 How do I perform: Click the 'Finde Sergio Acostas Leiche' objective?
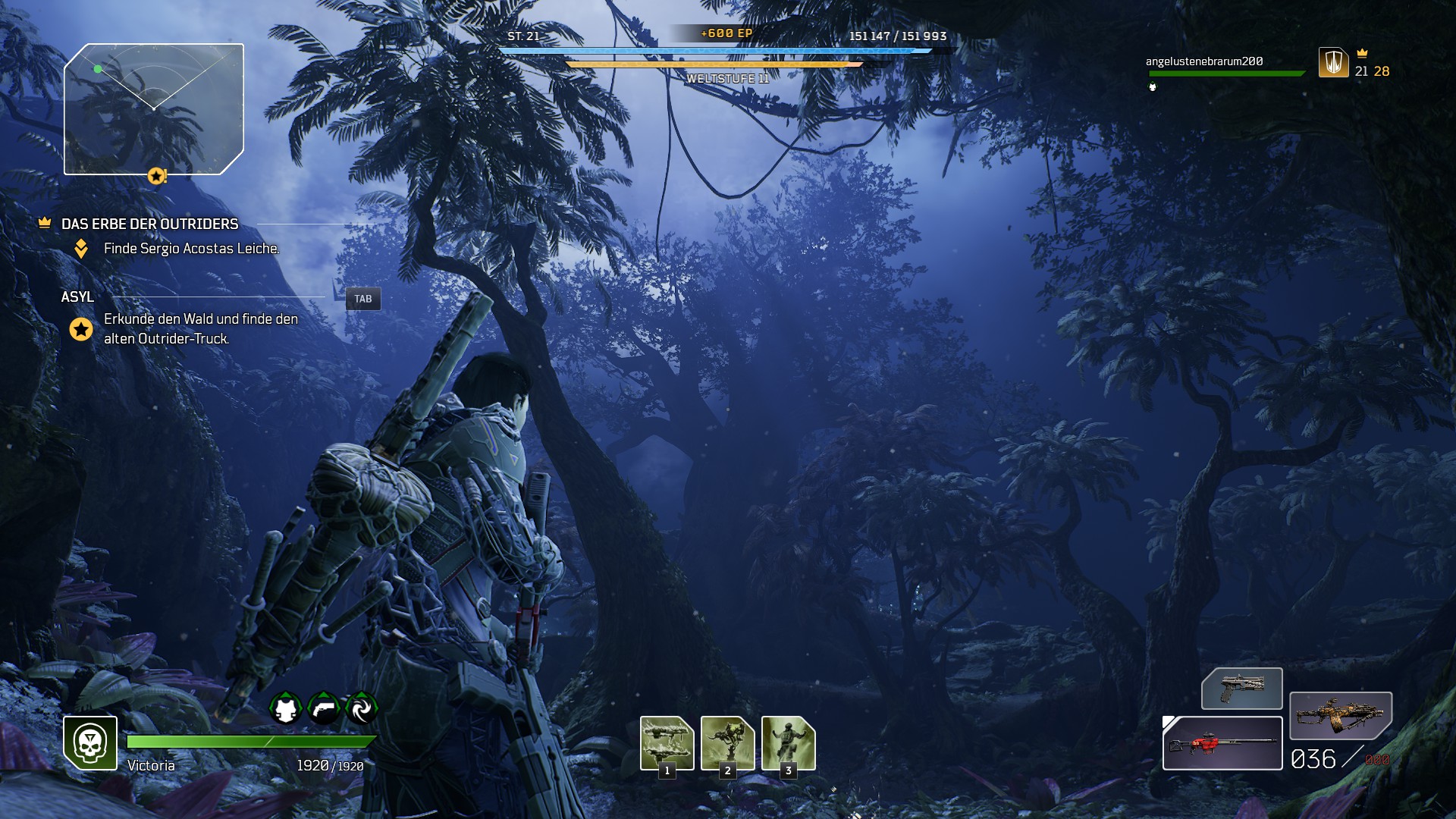[191, 248]
